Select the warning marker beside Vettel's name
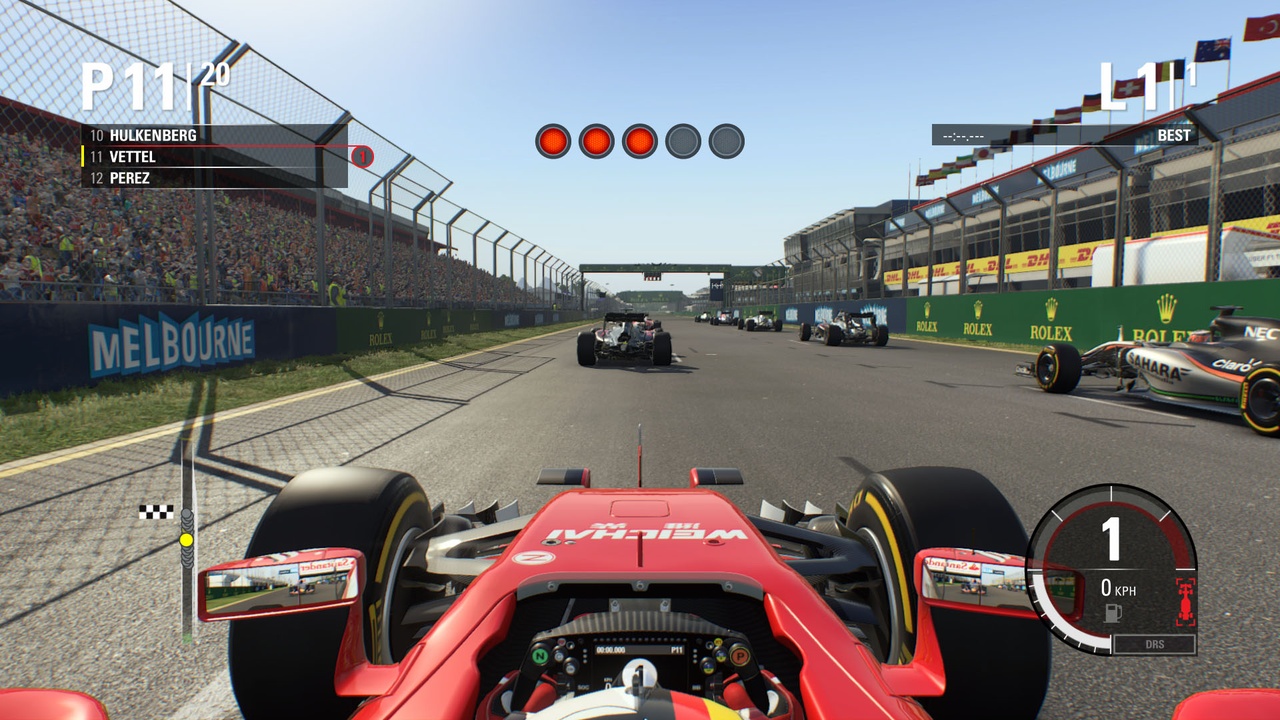The image size is (1280, 720). [x=360, y=157]
